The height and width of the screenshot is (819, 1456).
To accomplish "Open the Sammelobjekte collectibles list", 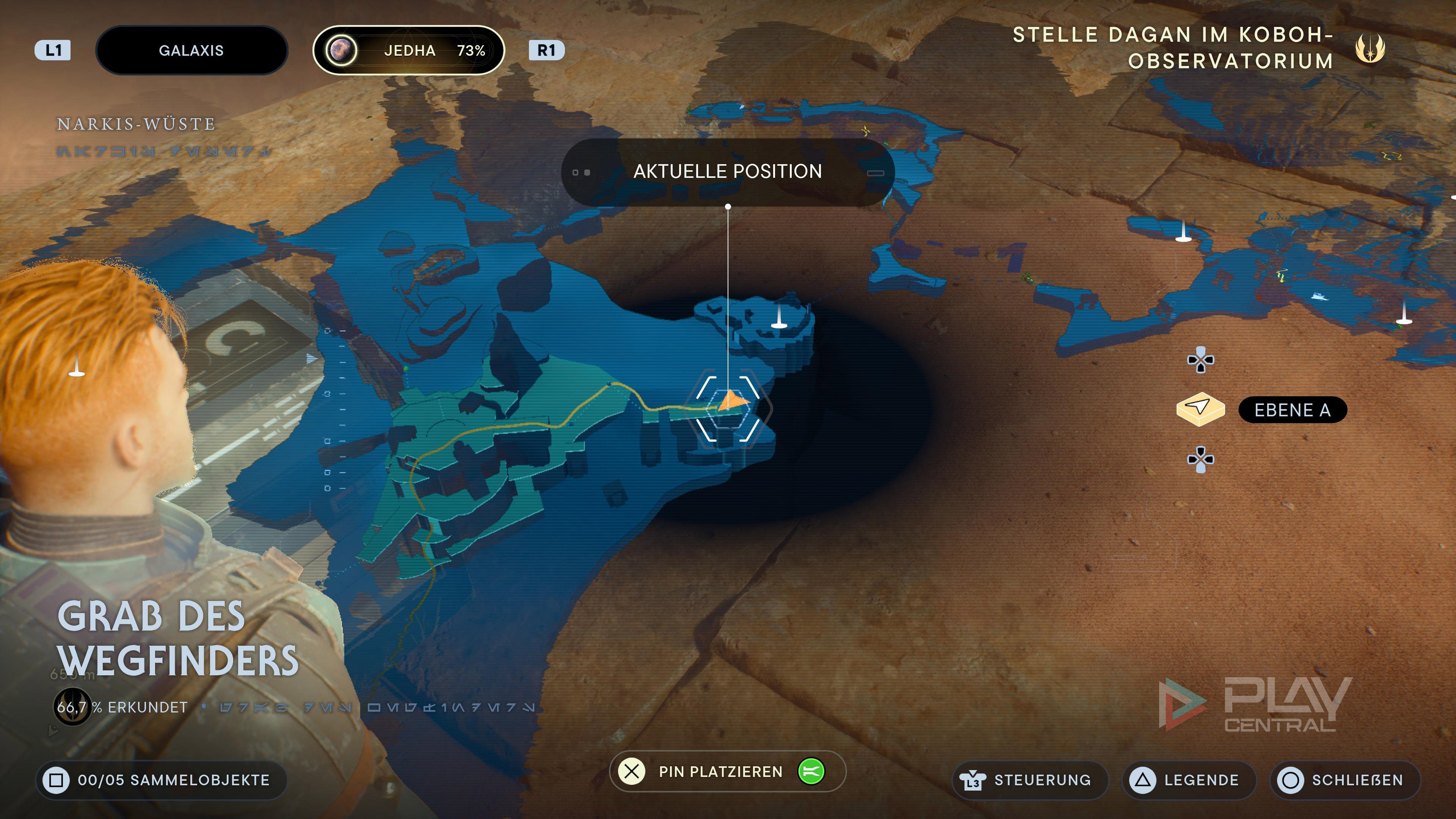I will coord(162,780).
